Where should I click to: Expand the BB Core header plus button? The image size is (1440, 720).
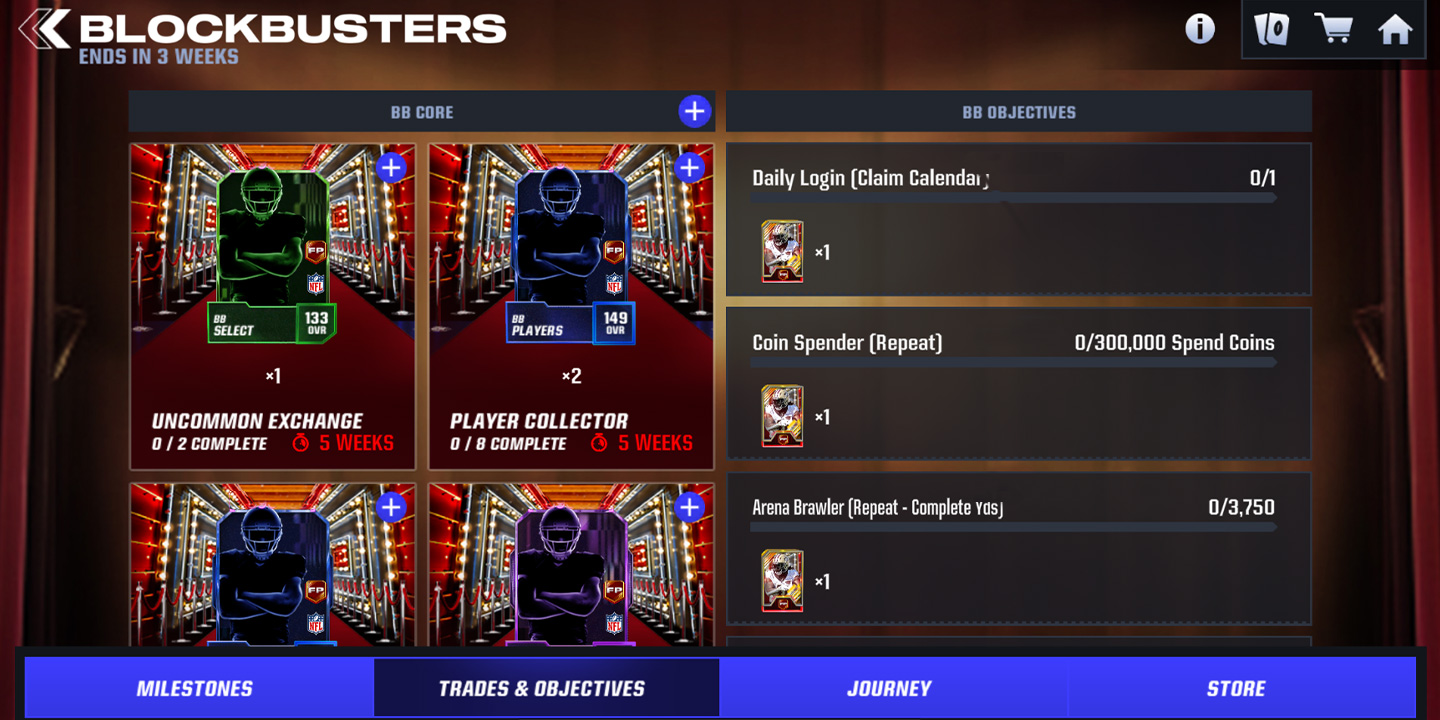click(x=694, y=111)
